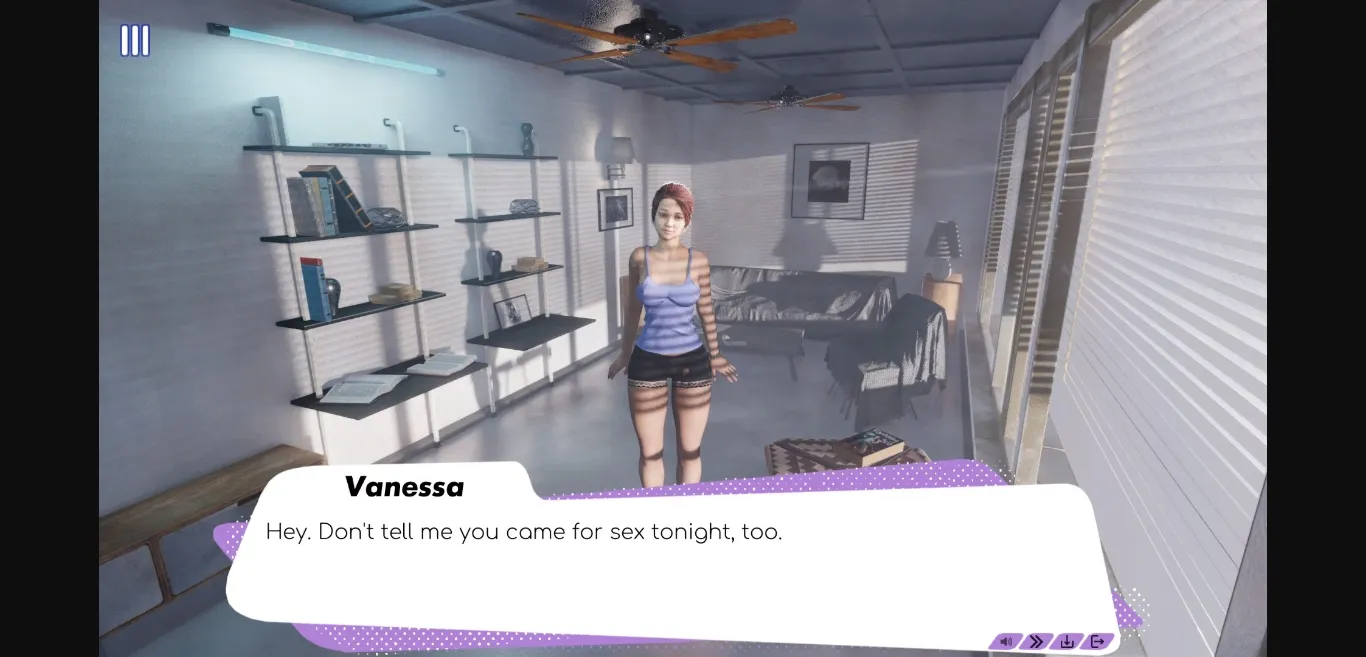
Task: Open the three-bar menu icon
Action: [x=135, y=41]
